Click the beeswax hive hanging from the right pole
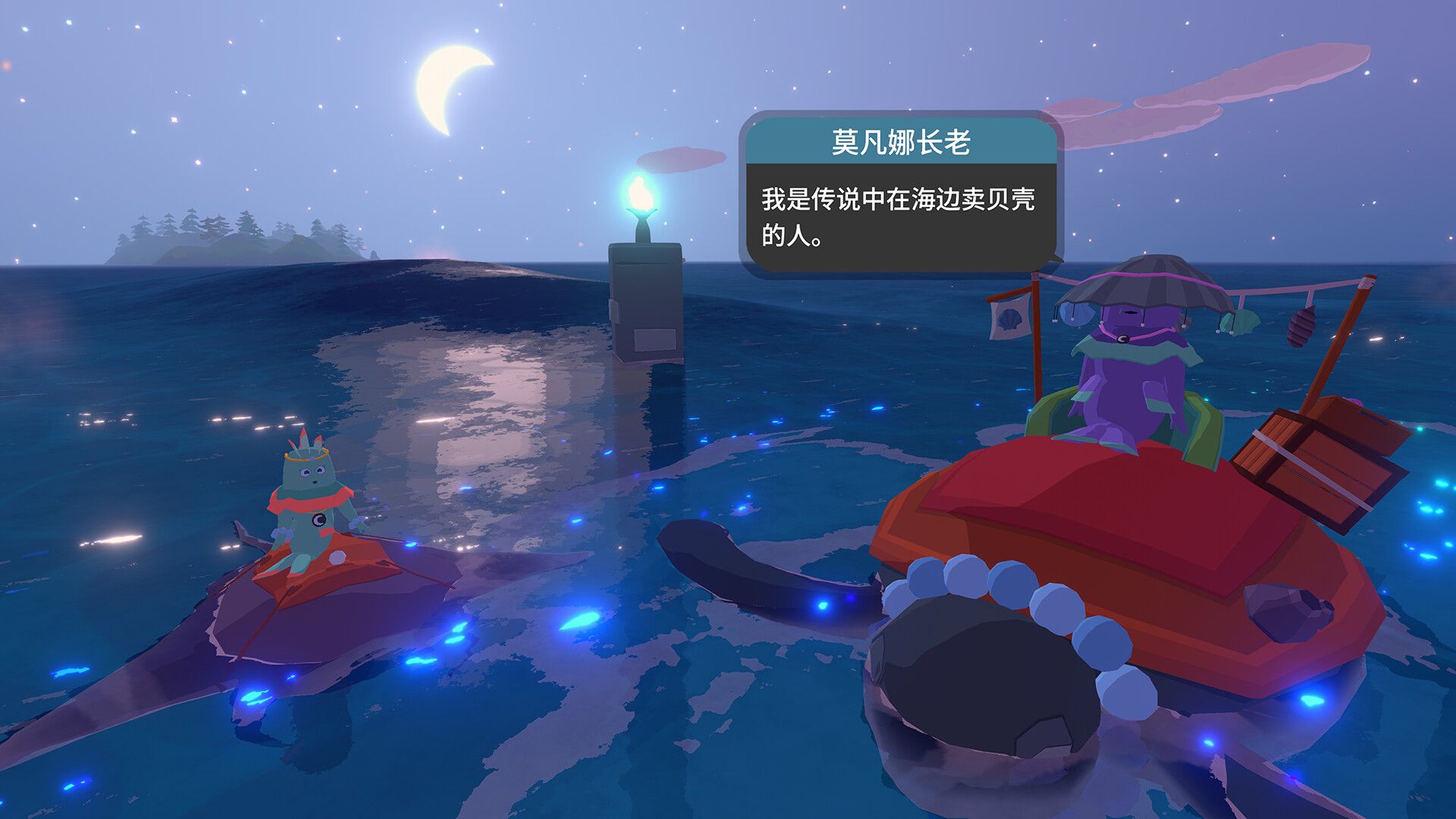Screen dimensions: 1456x819 1302,328
